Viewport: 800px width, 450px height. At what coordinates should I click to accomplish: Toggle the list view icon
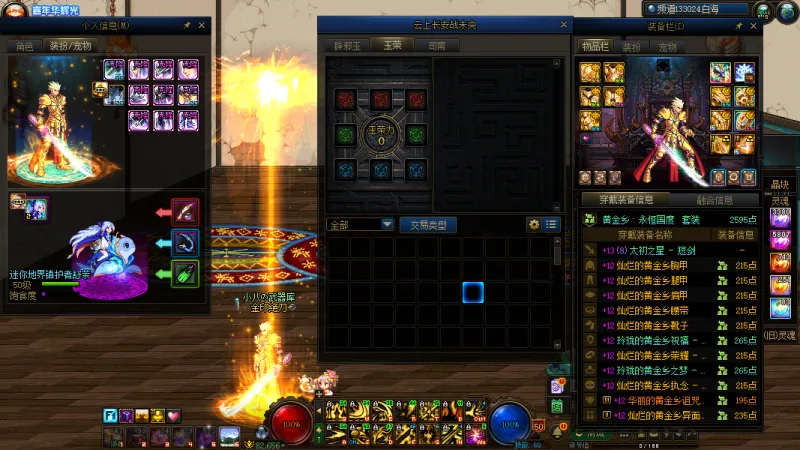click(551, 225)
